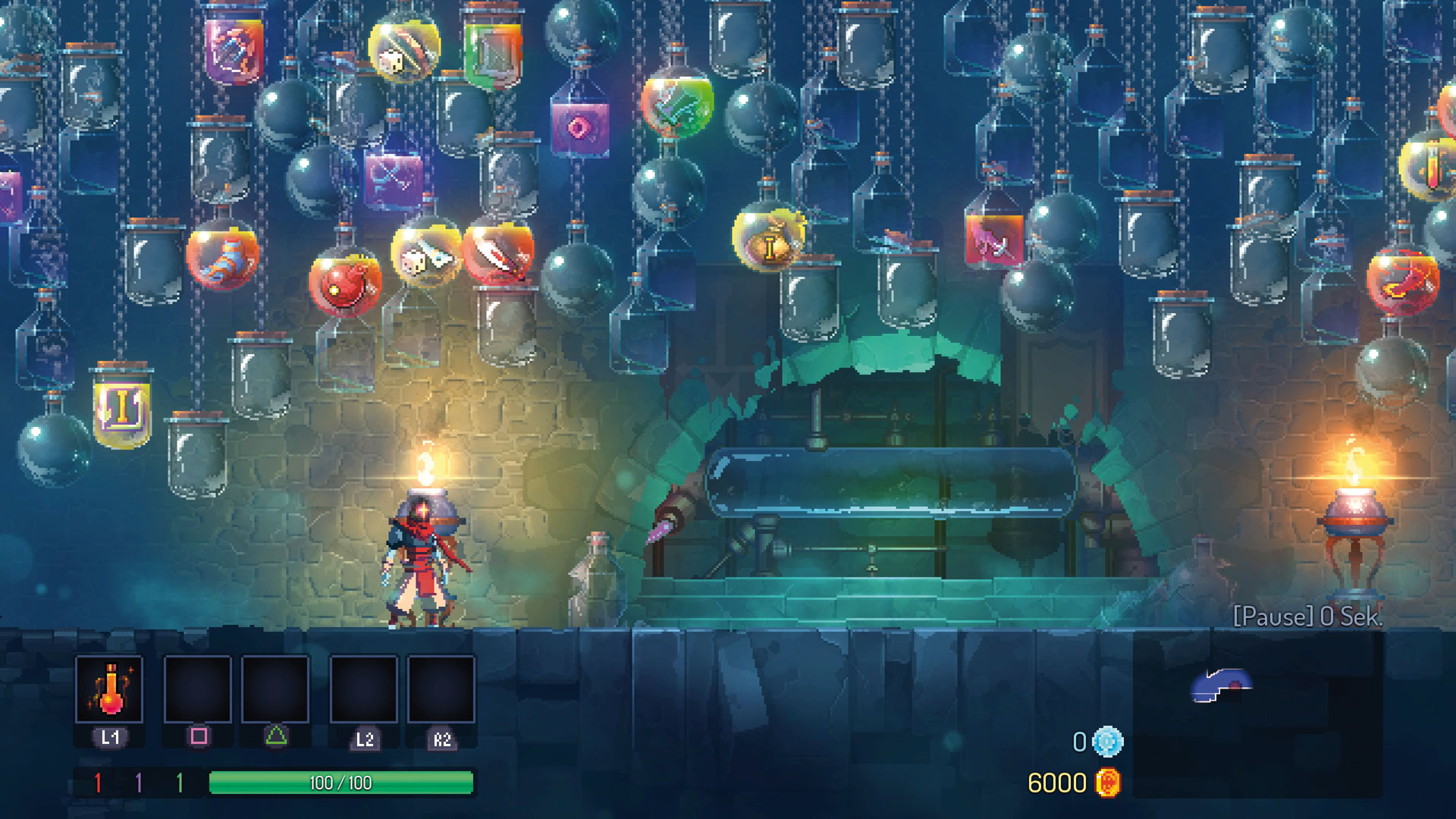Open the minimap panel
Screen dimensions: 1456x819
pos(1257,714)
